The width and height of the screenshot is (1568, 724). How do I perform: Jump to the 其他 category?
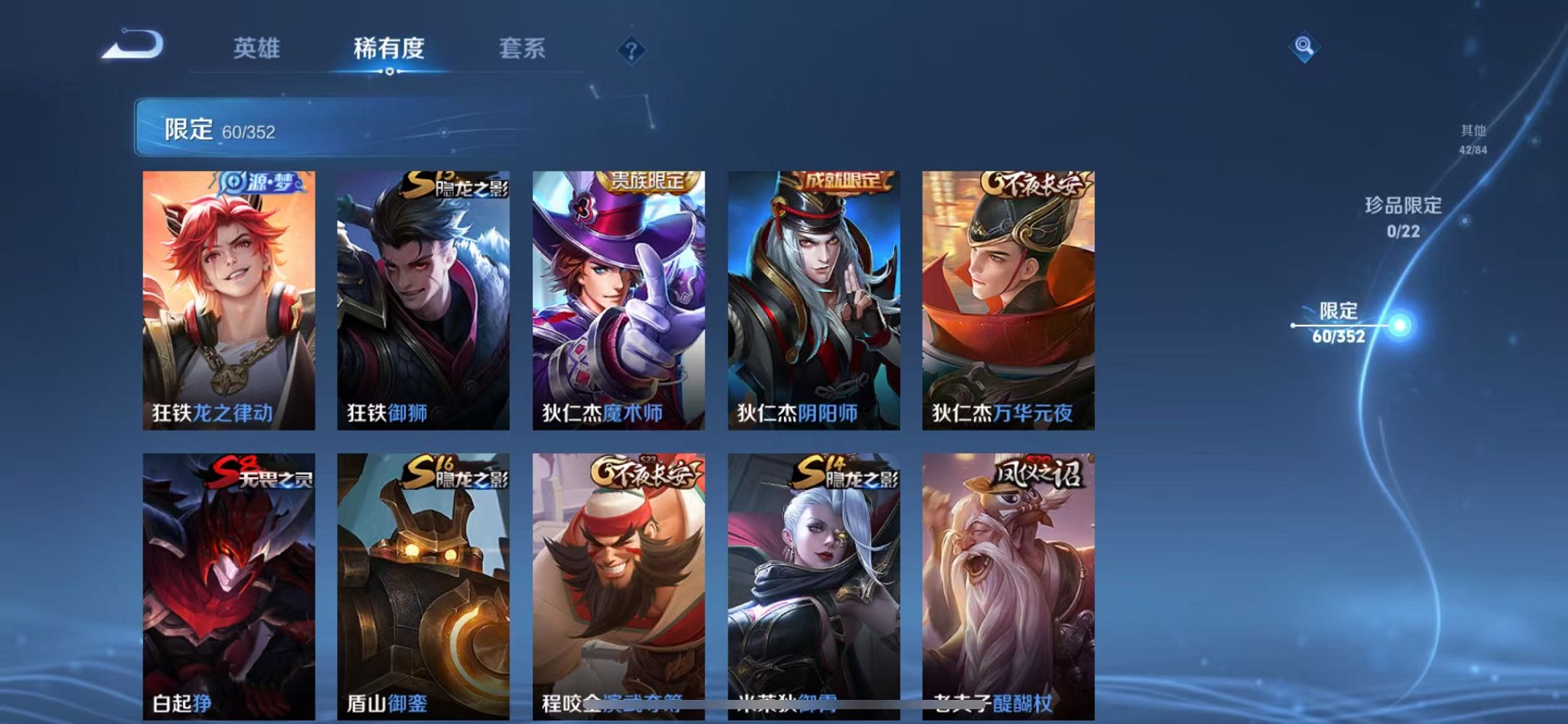click(1473, 138)
